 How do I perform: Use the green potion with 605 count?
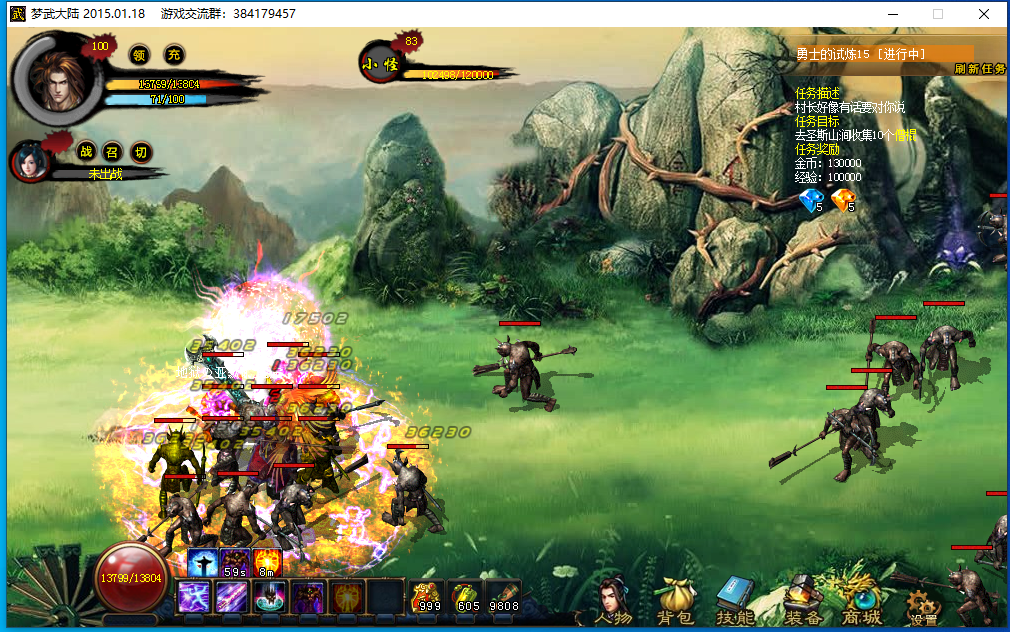[466, 596]
